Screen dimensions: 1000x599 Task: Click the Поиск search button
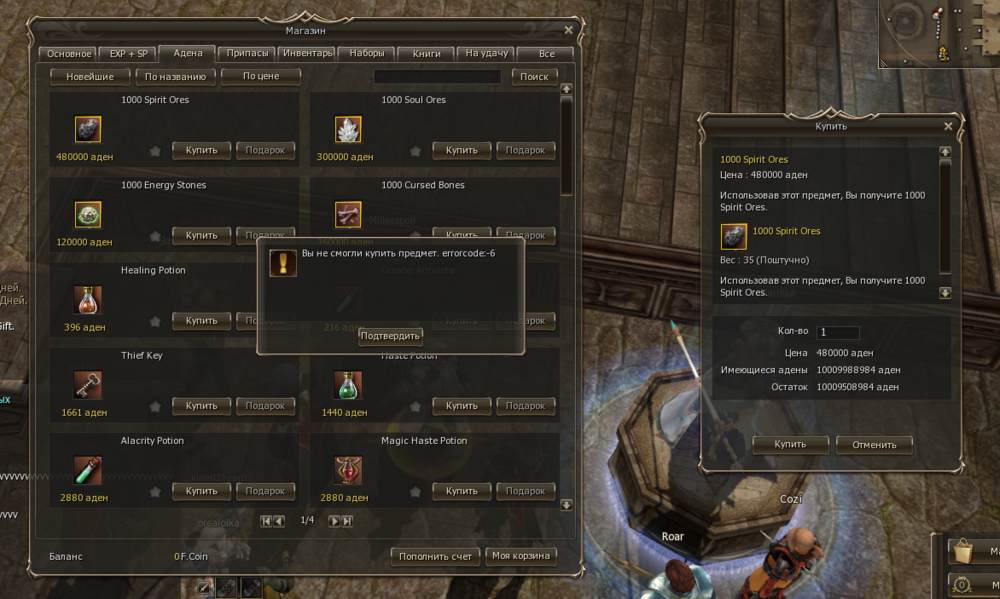[534, 76]
